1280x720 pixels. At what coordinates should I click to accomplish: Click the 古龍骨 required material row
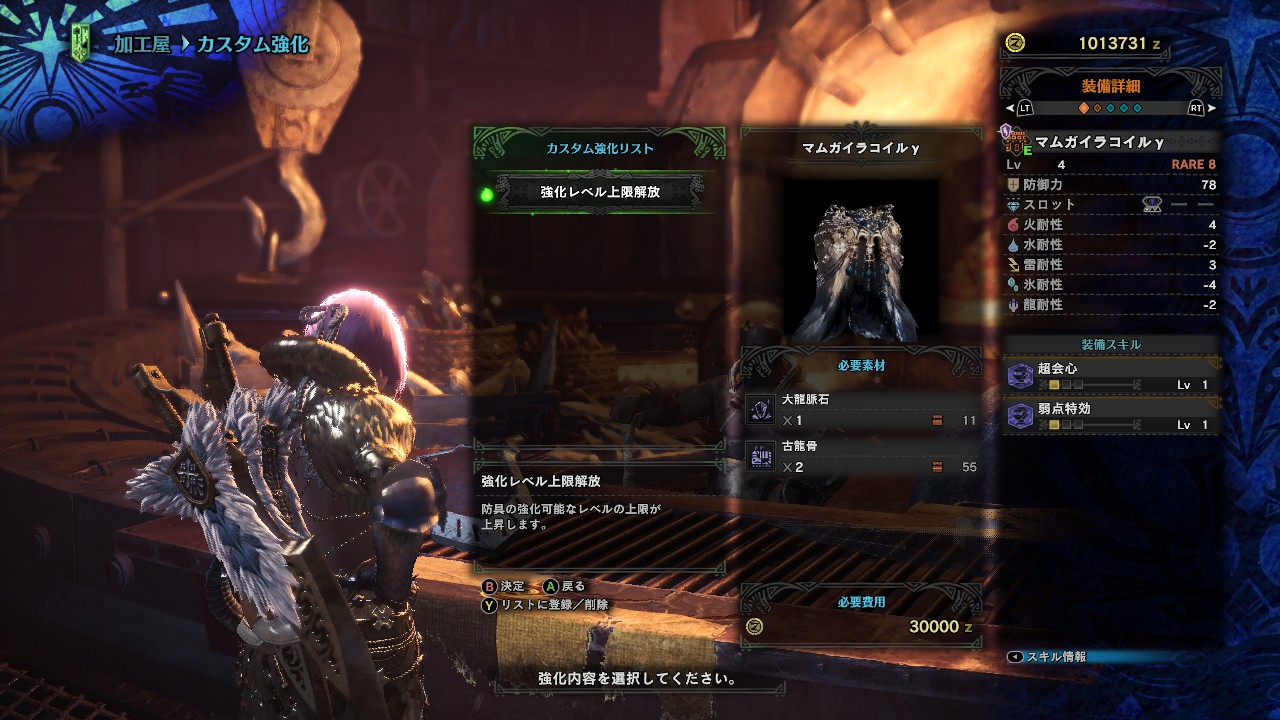pyautogui.click(x=861, y=456)
